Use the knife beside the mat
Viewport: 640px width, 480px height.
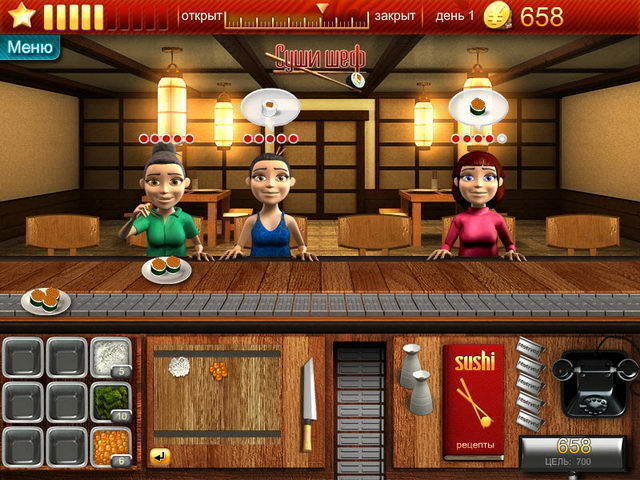click(308, 402)
